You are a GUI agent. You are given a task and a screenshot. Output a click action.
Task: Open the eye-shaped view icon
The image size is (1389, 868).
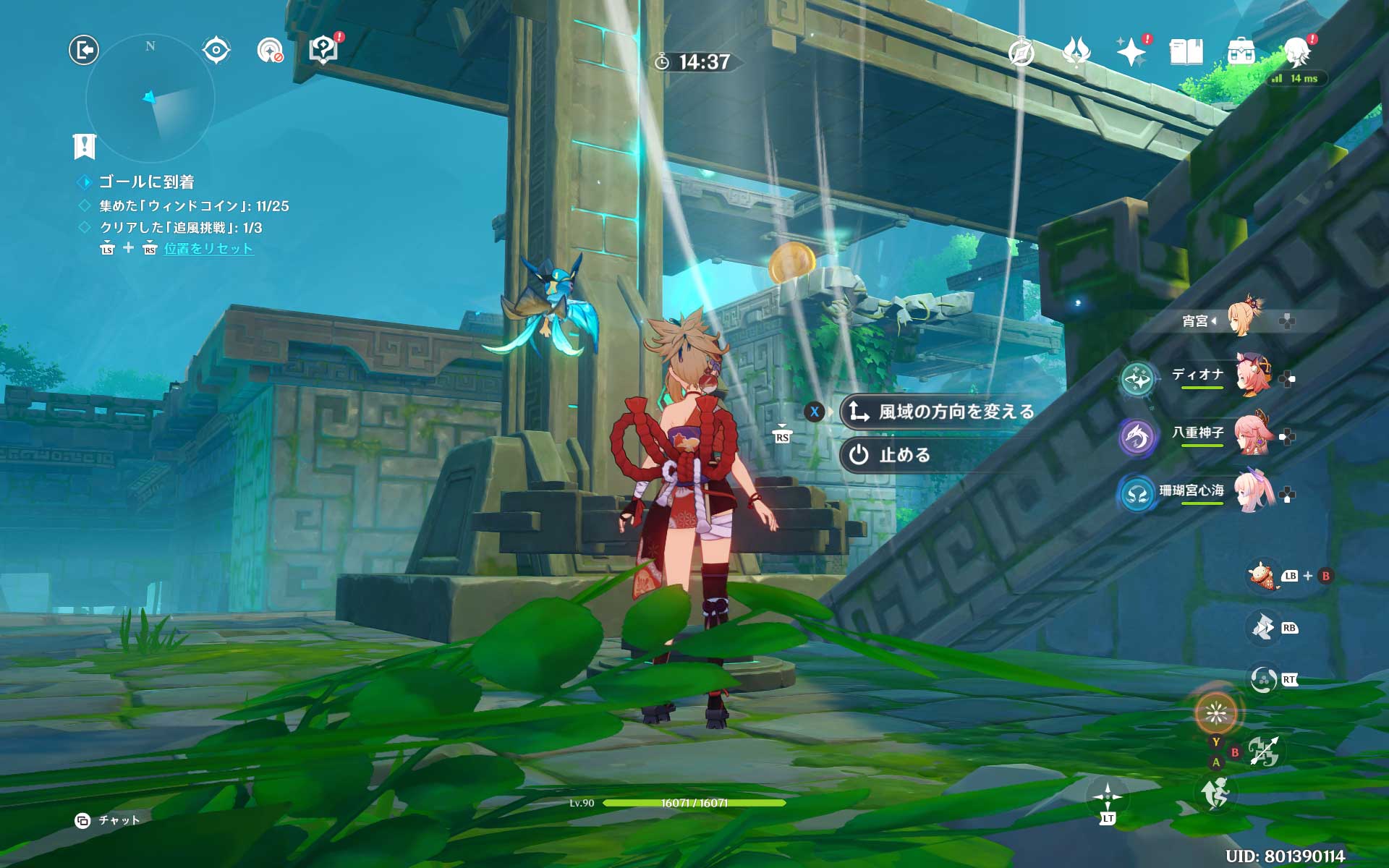(x=216, y=50)
